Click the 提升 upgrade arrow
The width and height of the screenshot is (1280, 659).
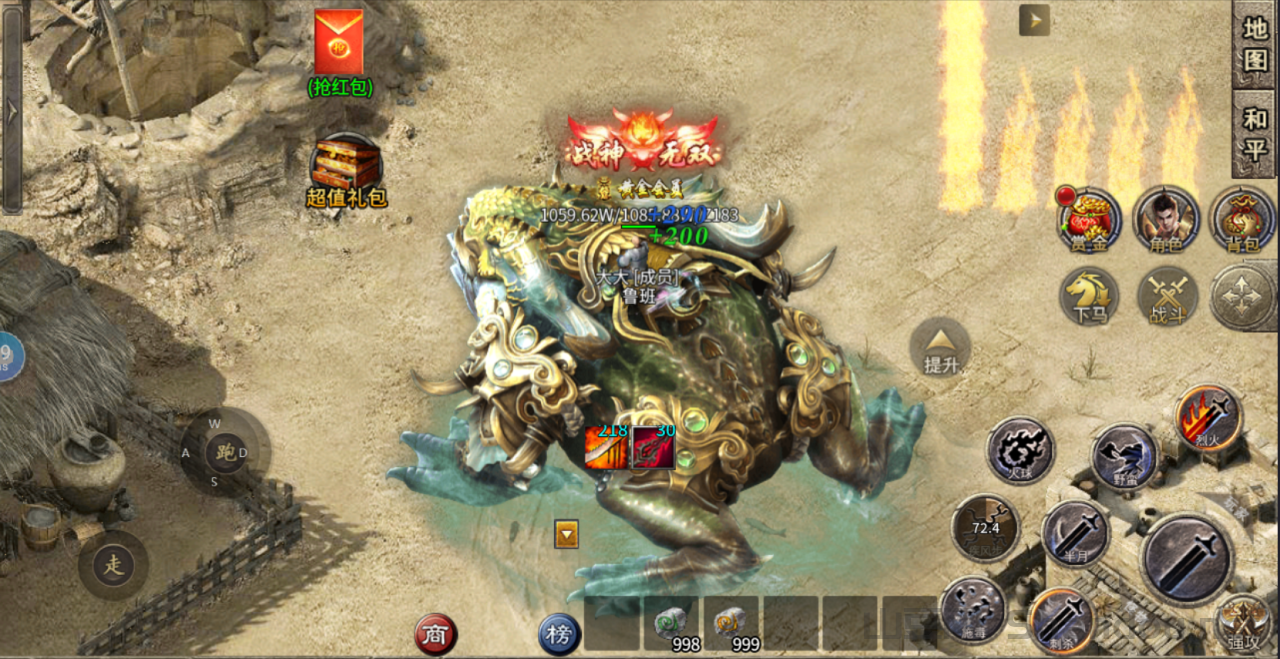coord(940,346)
